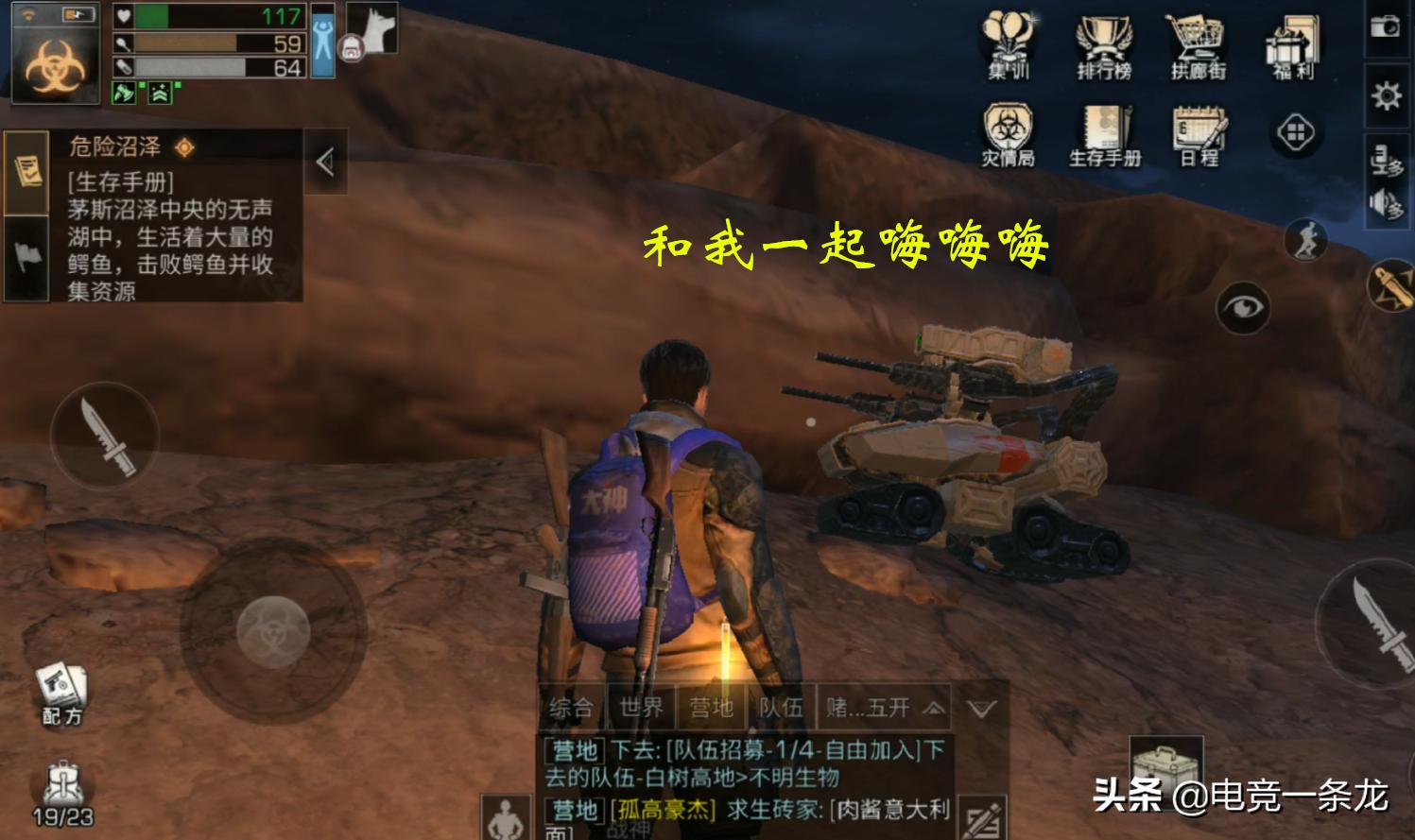1415x840 pixels.
Task: Open the 集训 training menu
Action: coord(1008,45)
